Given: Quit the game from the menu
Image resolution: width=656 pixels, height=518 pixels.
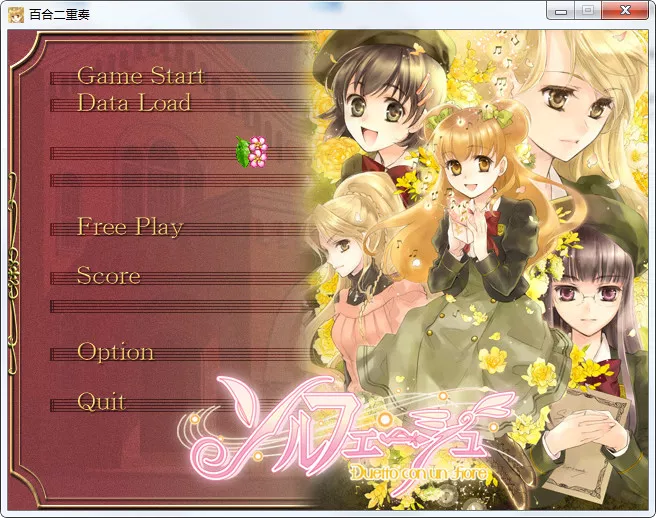Looking at the screenshot, I should click(101, 402).
